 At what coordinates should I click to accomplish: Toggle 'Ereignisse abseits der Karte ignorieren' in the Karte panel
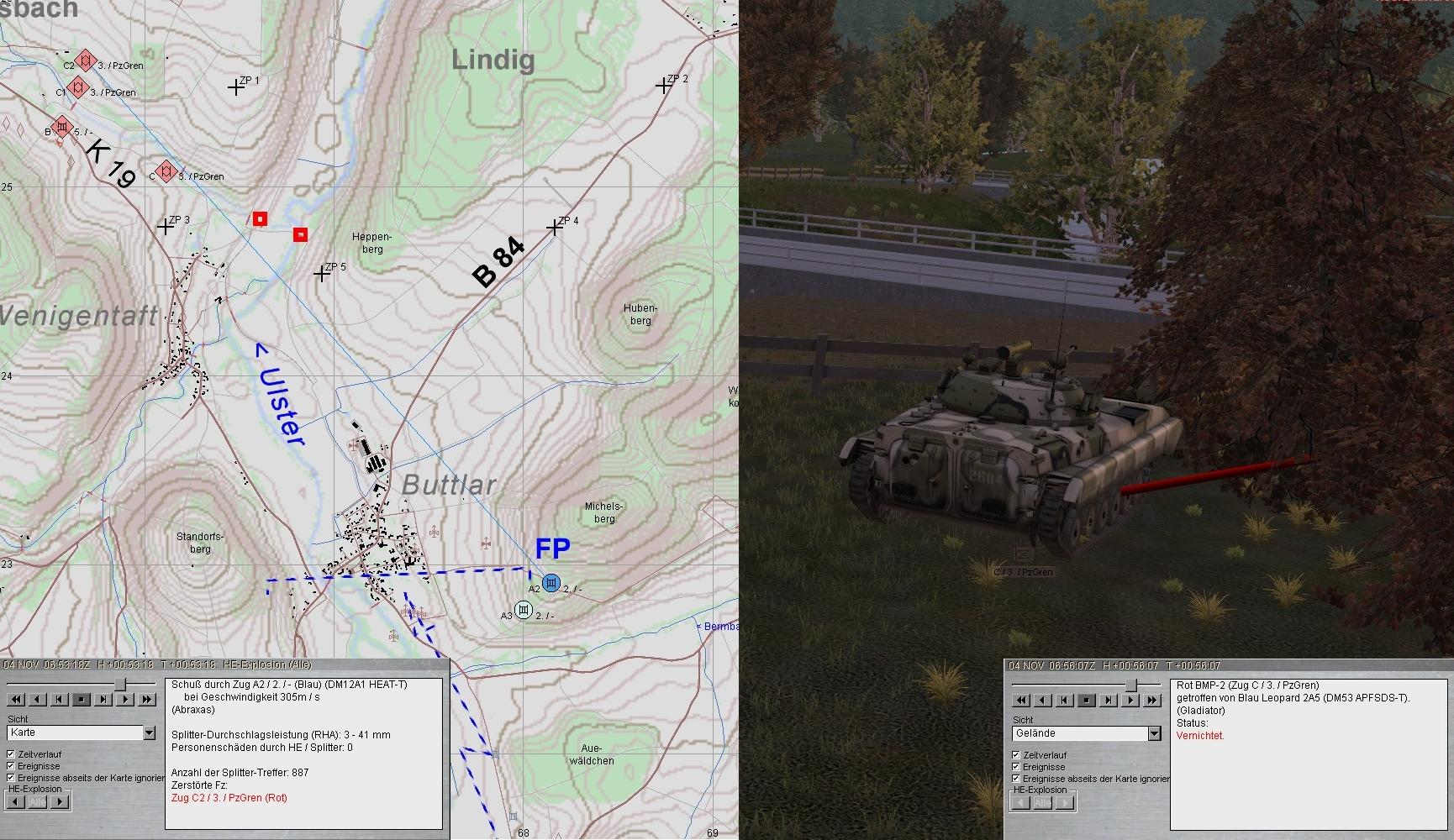click(11, 778)
